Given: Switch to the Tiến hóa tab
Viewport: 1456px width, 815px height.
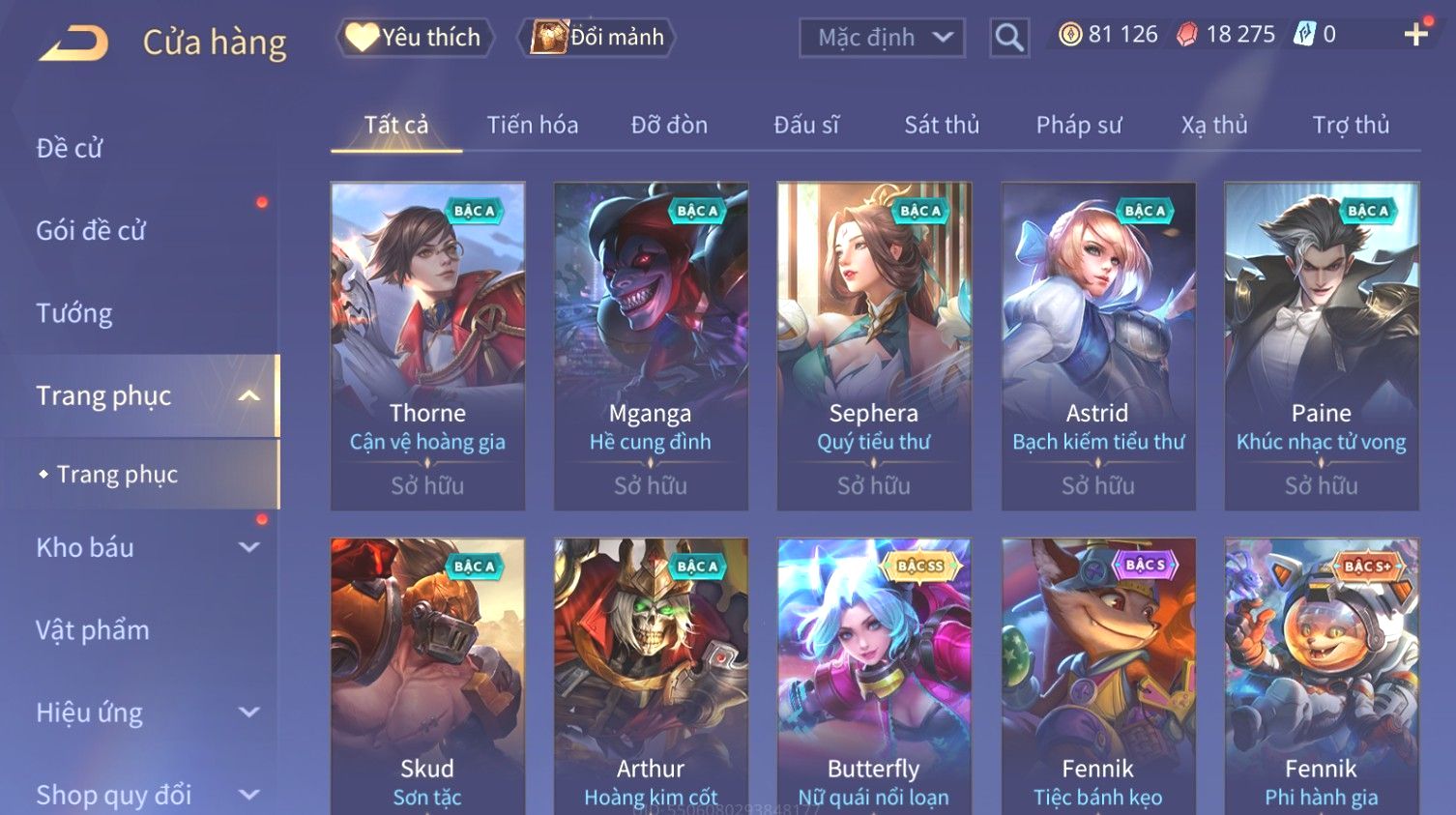Looking at the screenshot, I should pyautogui.click(x=532, y=125).
